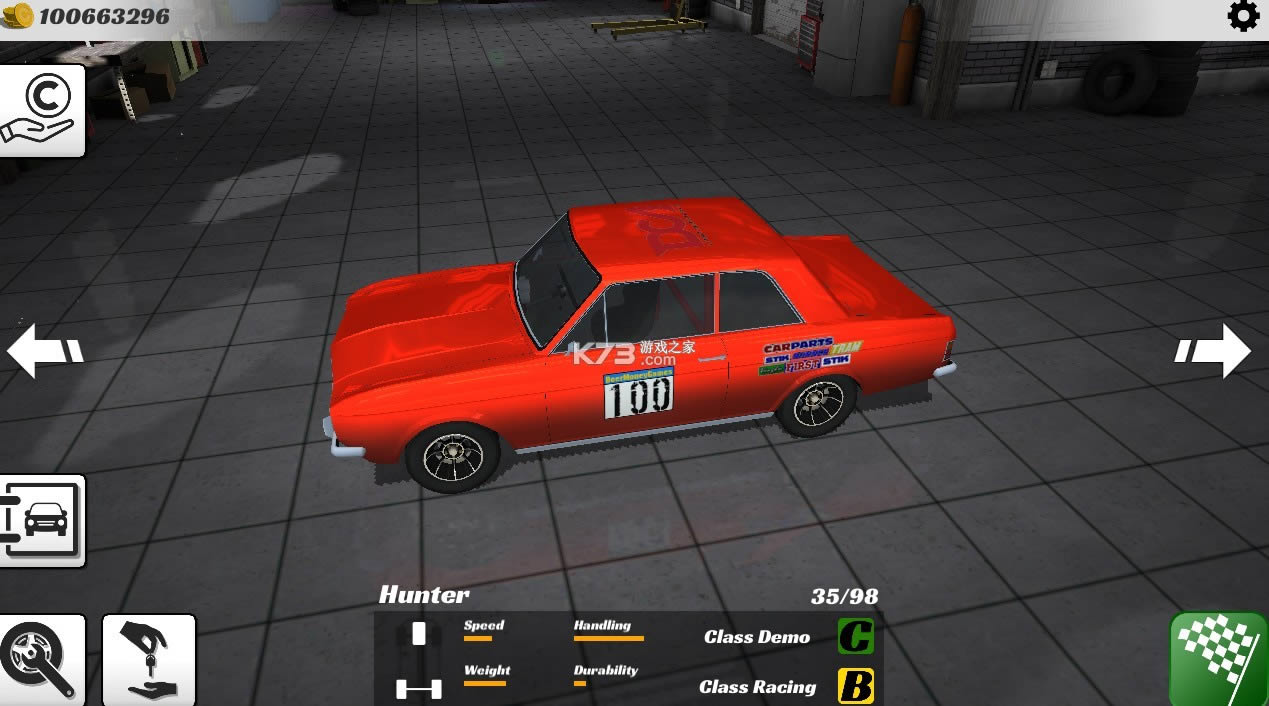Show the previous car with left arrow
Screen dimensions: 1269x706
44,350
